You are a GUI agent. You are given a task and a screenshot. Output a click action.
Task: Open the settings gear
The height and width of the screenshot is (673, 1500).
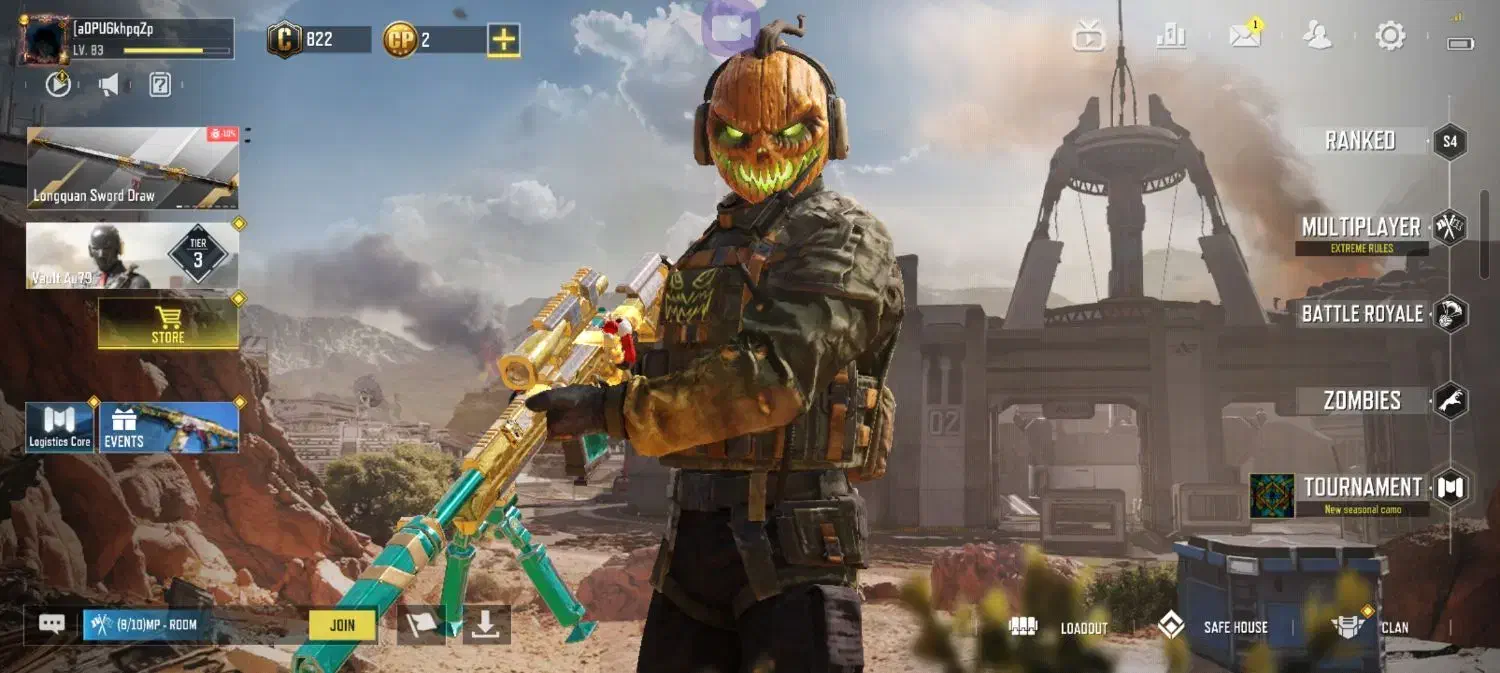1390,36
